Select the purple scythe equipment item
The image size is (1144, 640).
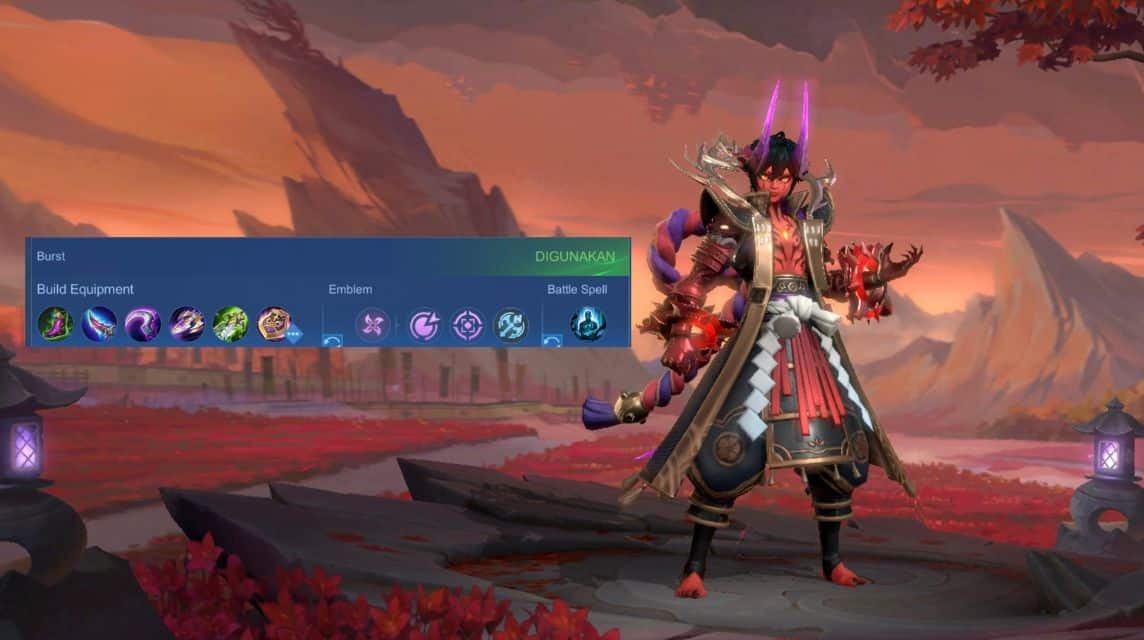[142, 324]
